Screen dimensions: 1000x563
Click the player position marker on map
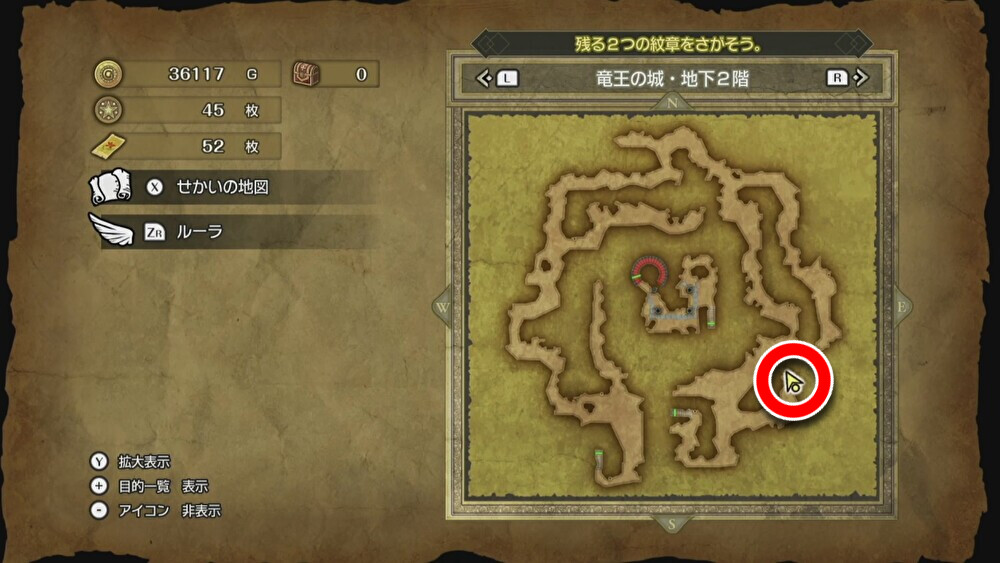point(794,382)
